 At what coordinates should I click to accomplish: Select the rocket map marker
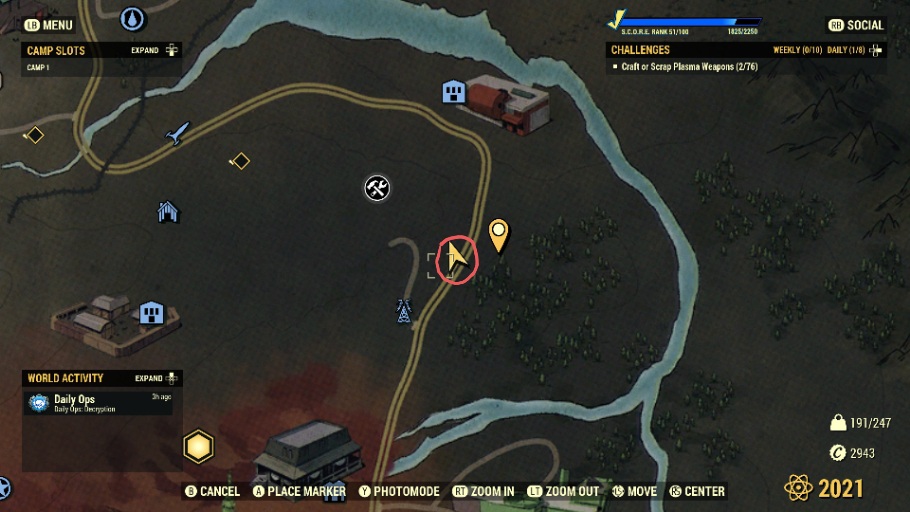coord(178,132)
